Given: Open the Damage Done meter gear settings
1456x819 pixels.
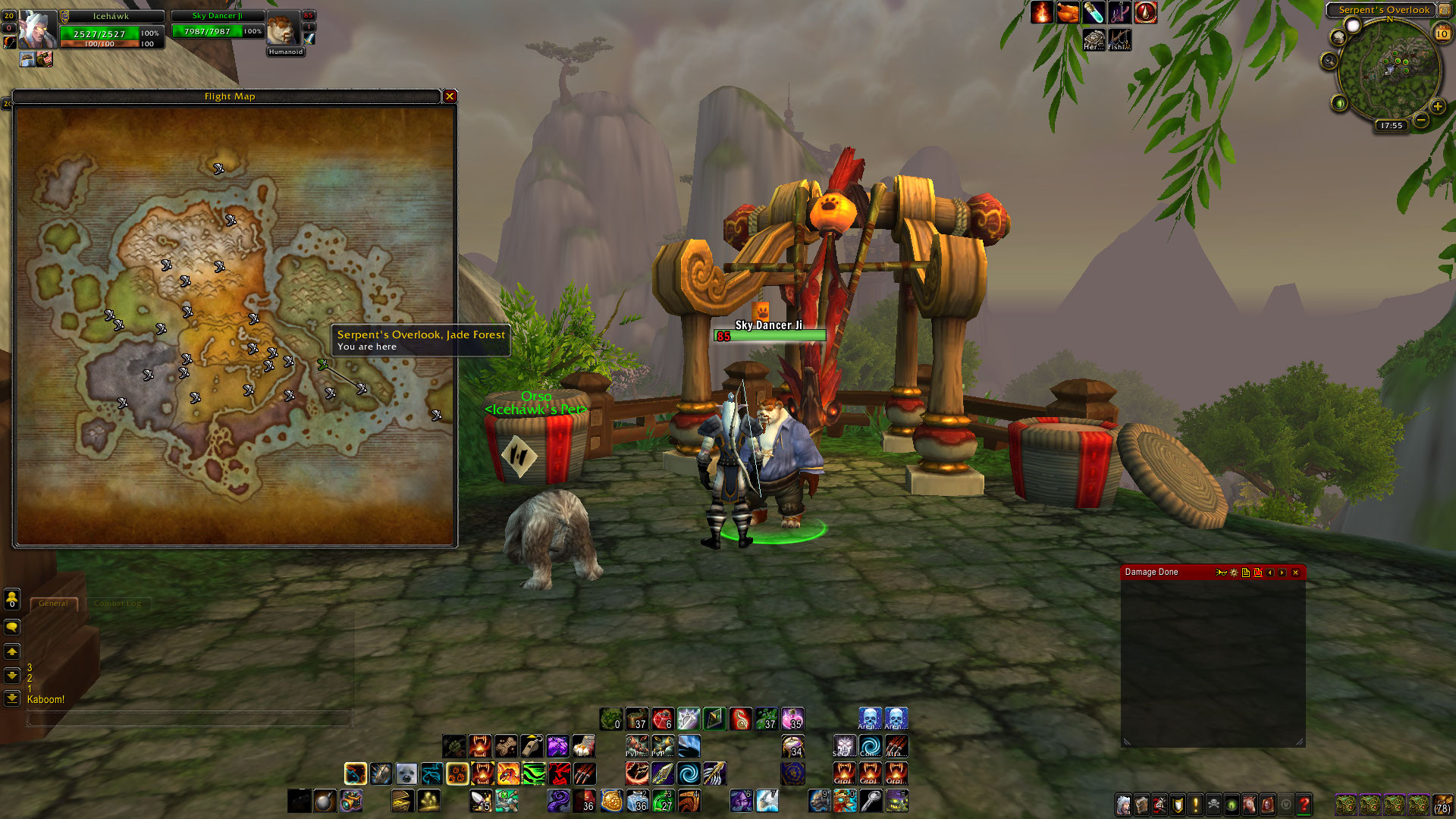Looking at the screenshot, I should tap(1234, 573).
